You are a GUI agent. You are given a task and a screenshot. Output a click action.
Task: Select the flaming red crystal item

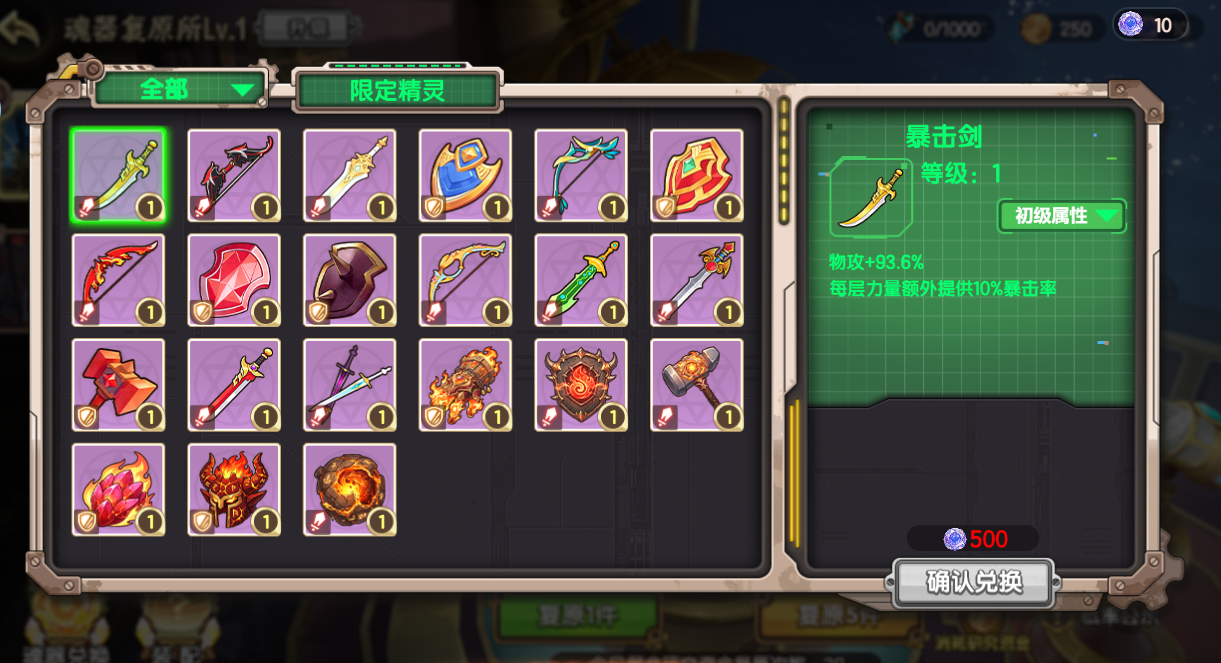pyautogui.click(x=118, y=491)
